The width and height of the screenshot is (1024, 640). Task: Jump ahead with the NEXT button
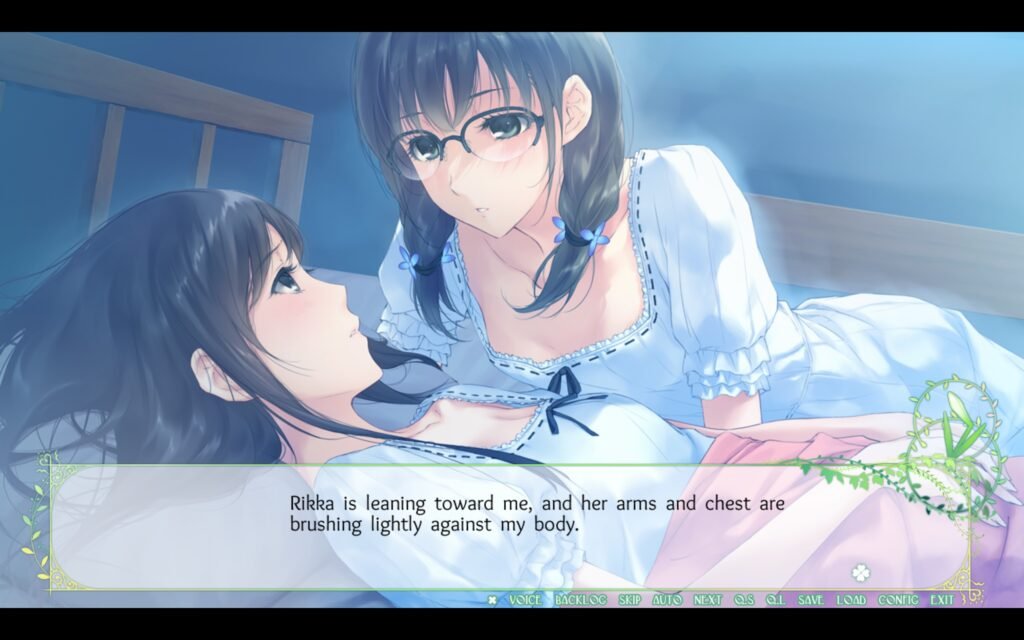tap(707, 600)
